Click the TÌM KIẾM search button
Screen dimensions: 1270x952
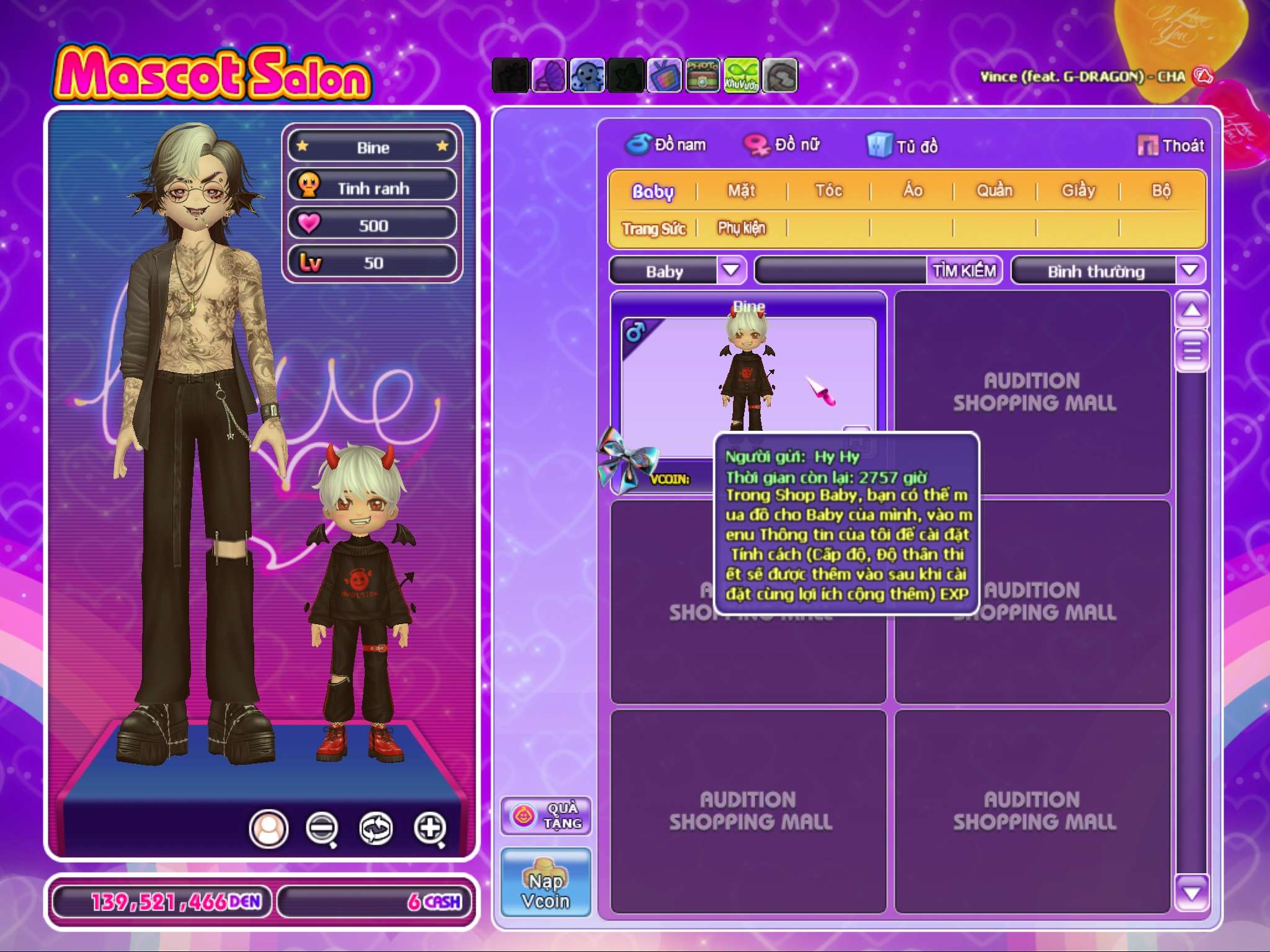pos(964,271)
